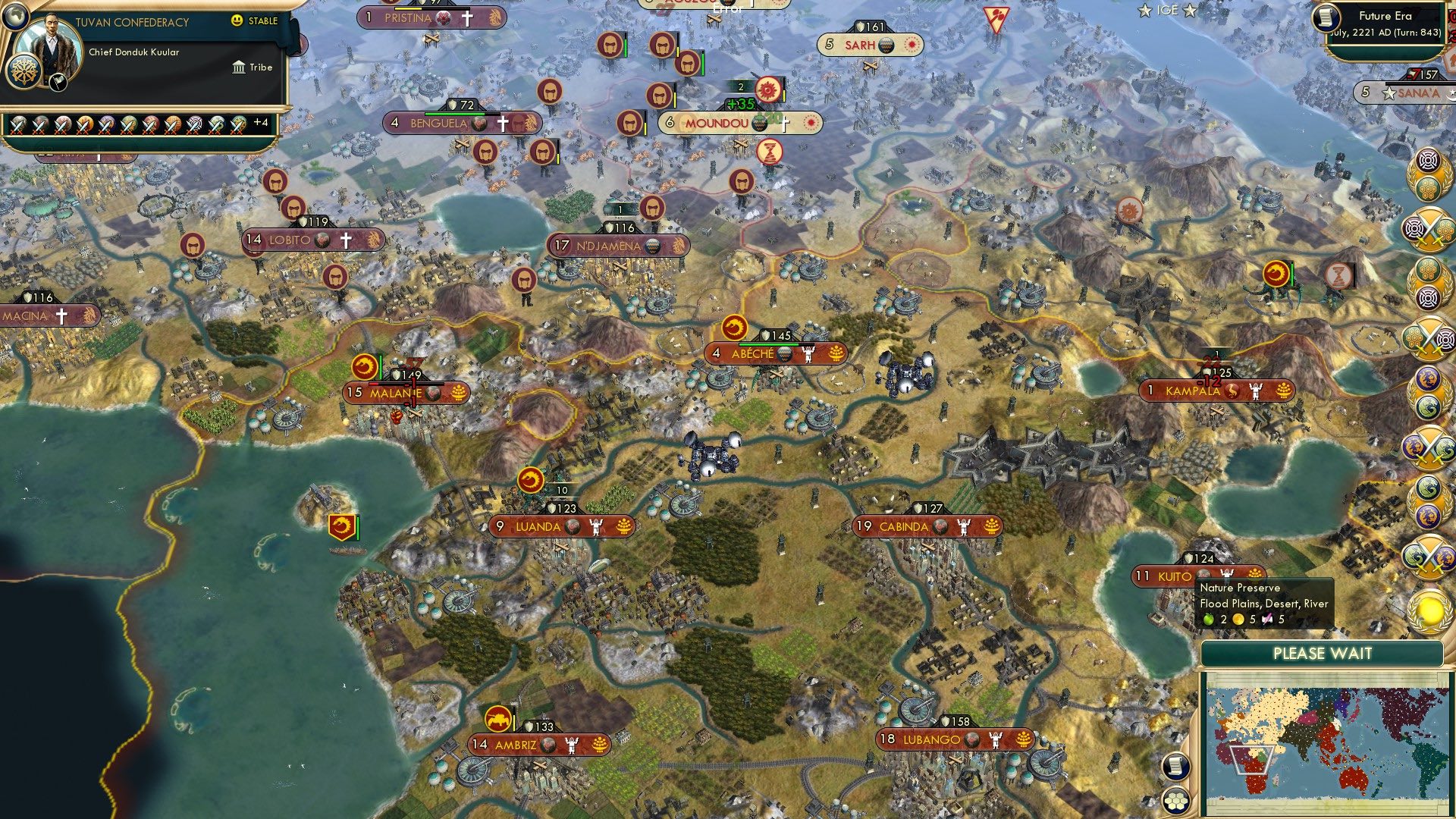Select the Tuvan Confederacy civilization emblem
The width and height of the screenshot is (1456, 819).
click(25, 72)
